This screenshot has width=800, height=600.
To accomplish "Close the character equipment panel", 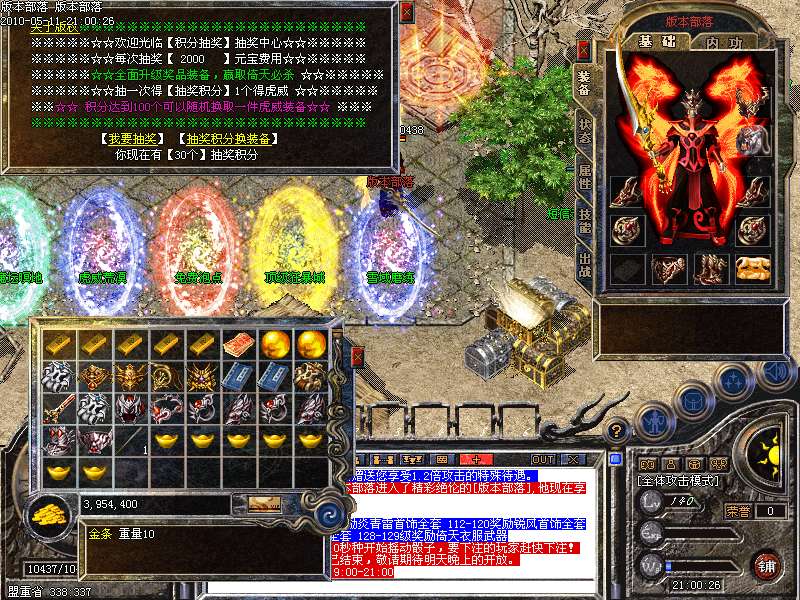I will pyautogui.click(x=583, y=48).
